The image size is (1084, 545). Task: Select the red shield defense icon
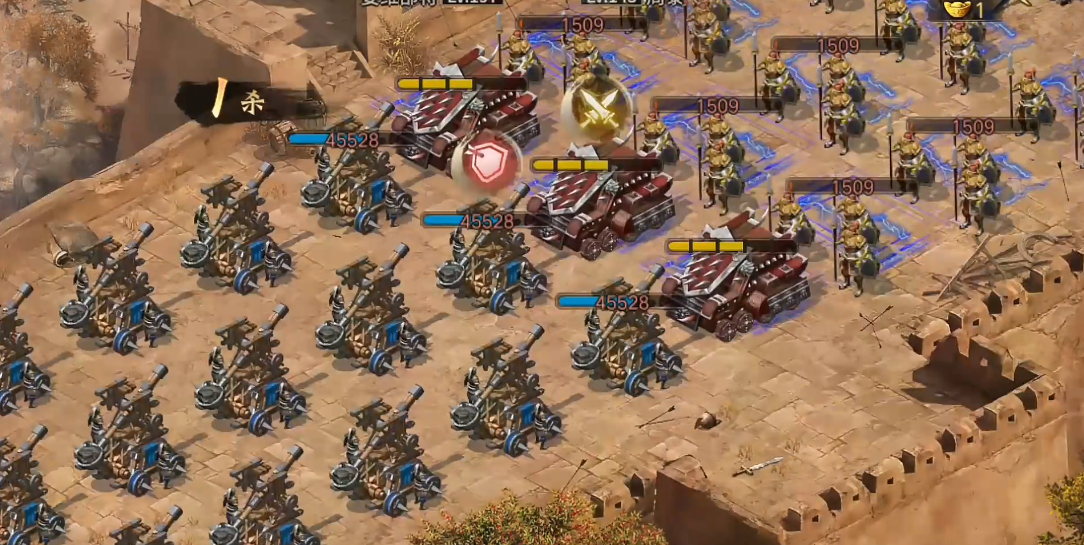click(x=486, y=164)
